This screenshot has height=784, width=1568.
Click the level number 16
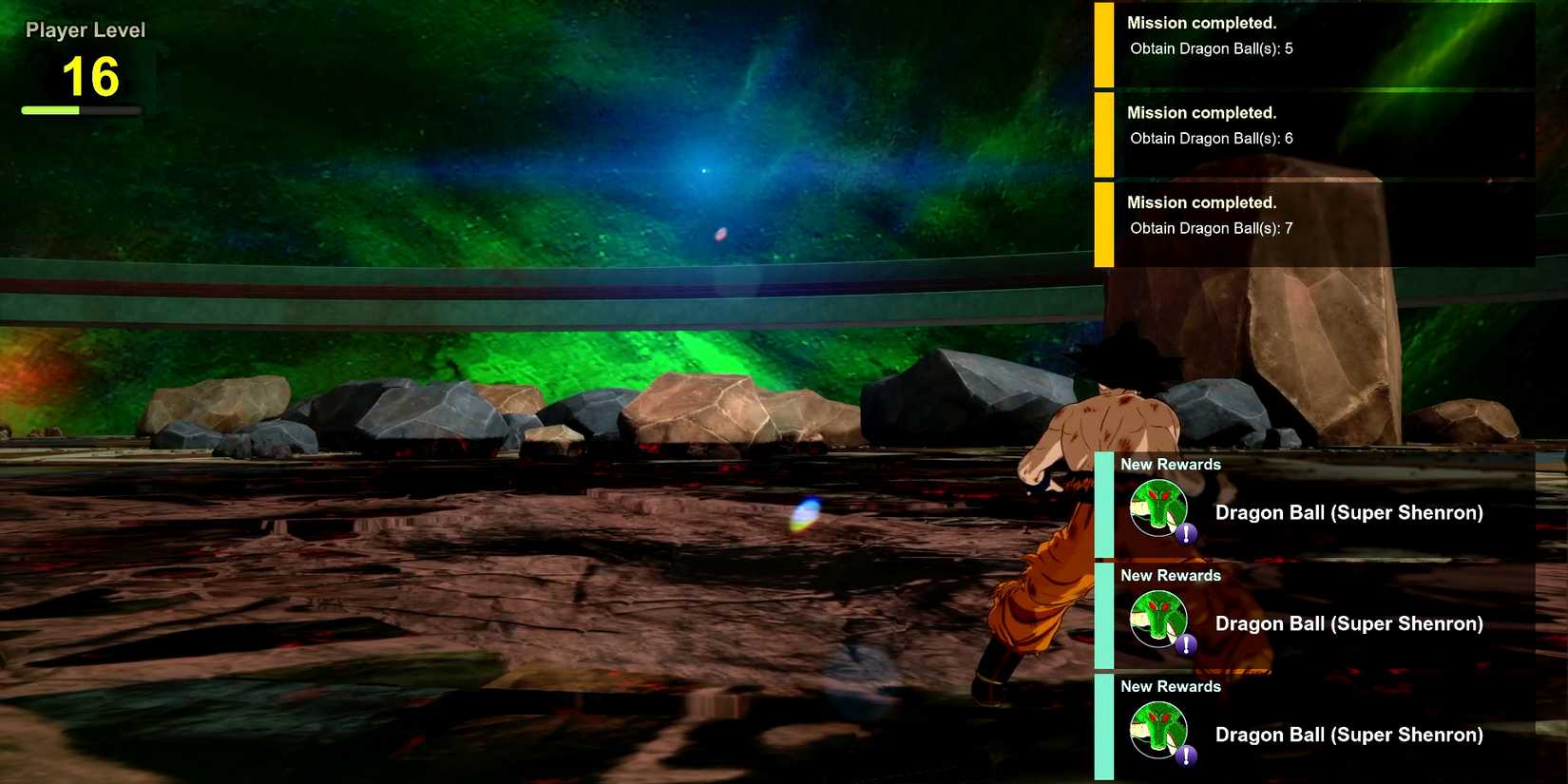coord(91,78)
